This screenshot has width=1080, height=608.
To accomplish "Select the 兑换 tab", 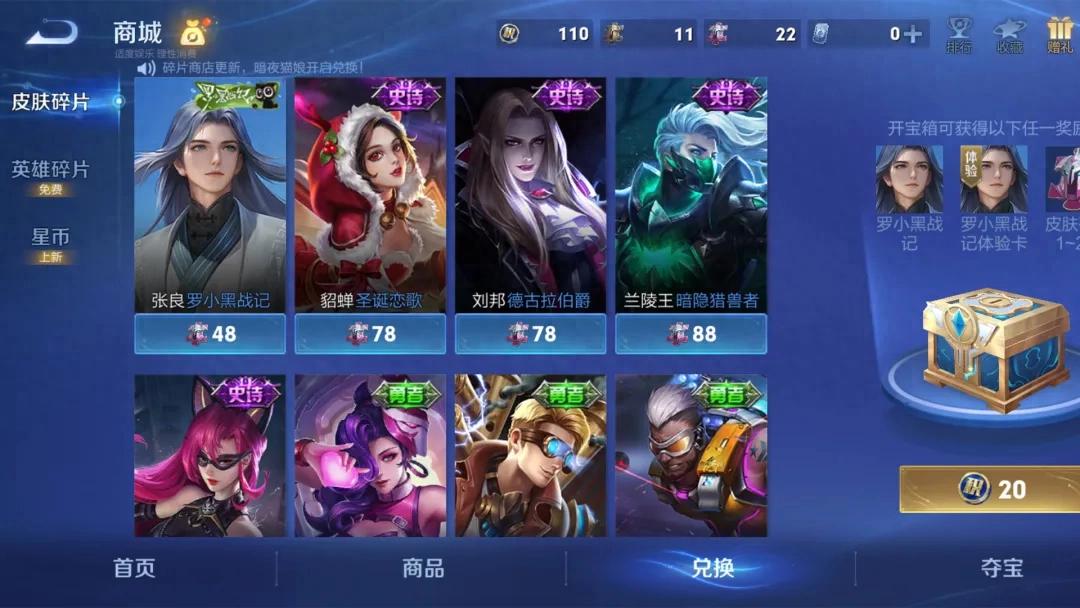I will tap(712, 569).
